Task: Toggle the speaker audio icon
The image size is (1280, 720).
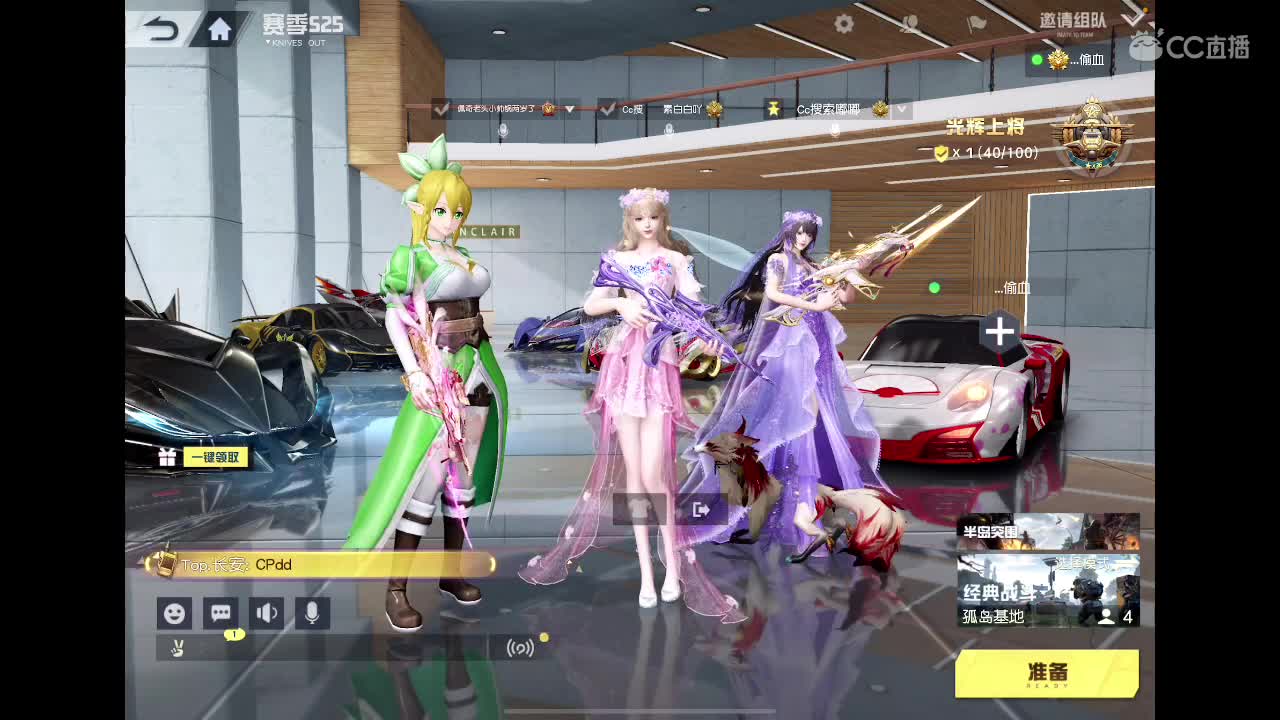Action: coord(267,613)
